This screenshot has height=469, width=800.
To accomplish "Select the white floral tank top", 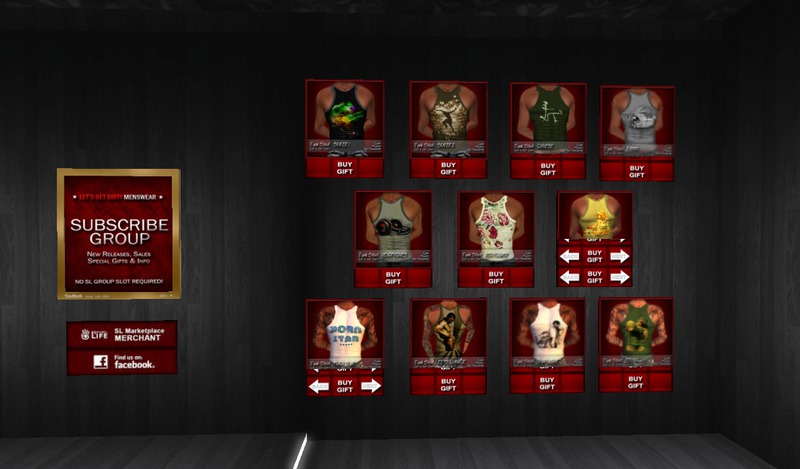I will point(495,222).
